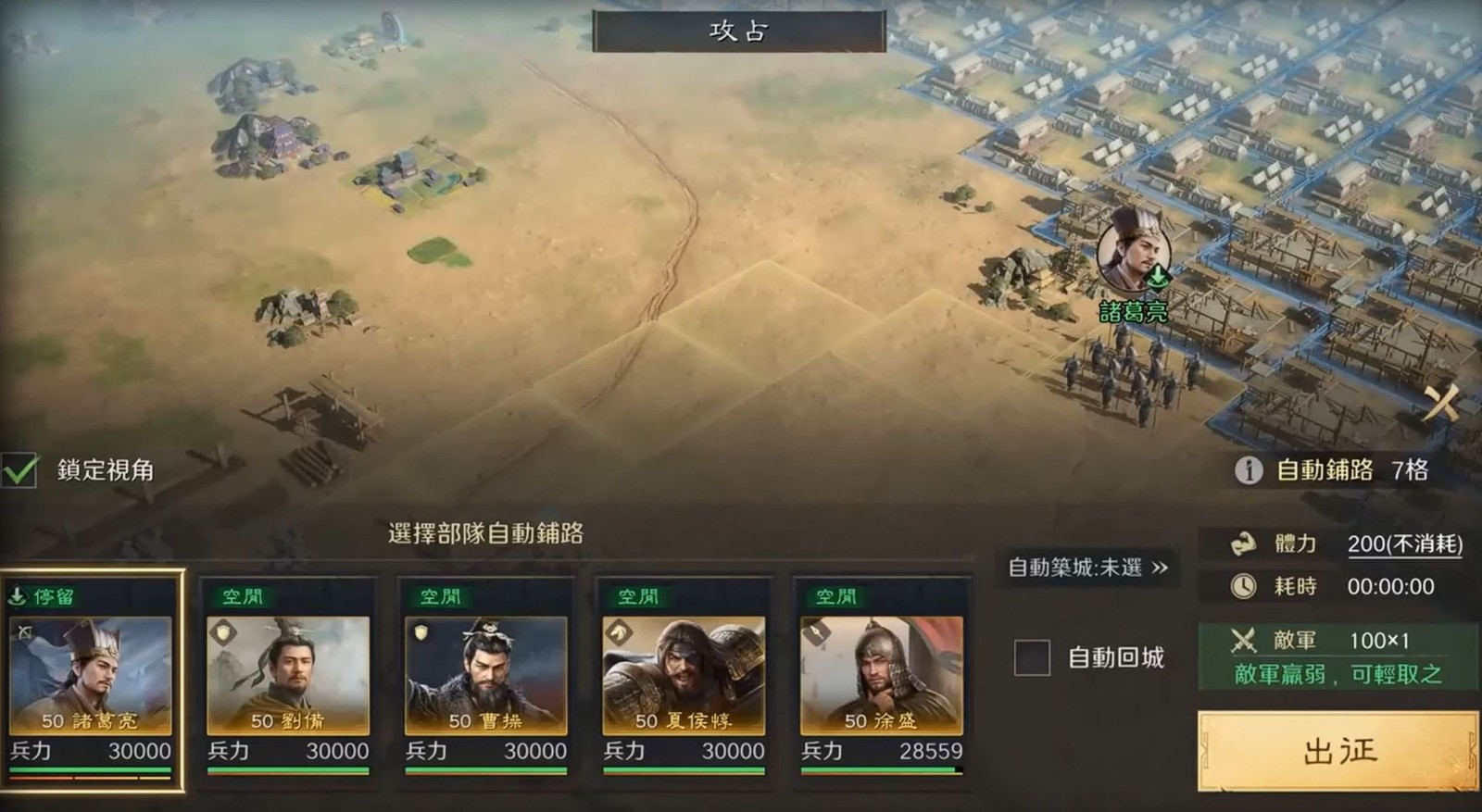
Task: Enable the 自動回城 auto-return checkbox
Action: (x=1032, y=657)
